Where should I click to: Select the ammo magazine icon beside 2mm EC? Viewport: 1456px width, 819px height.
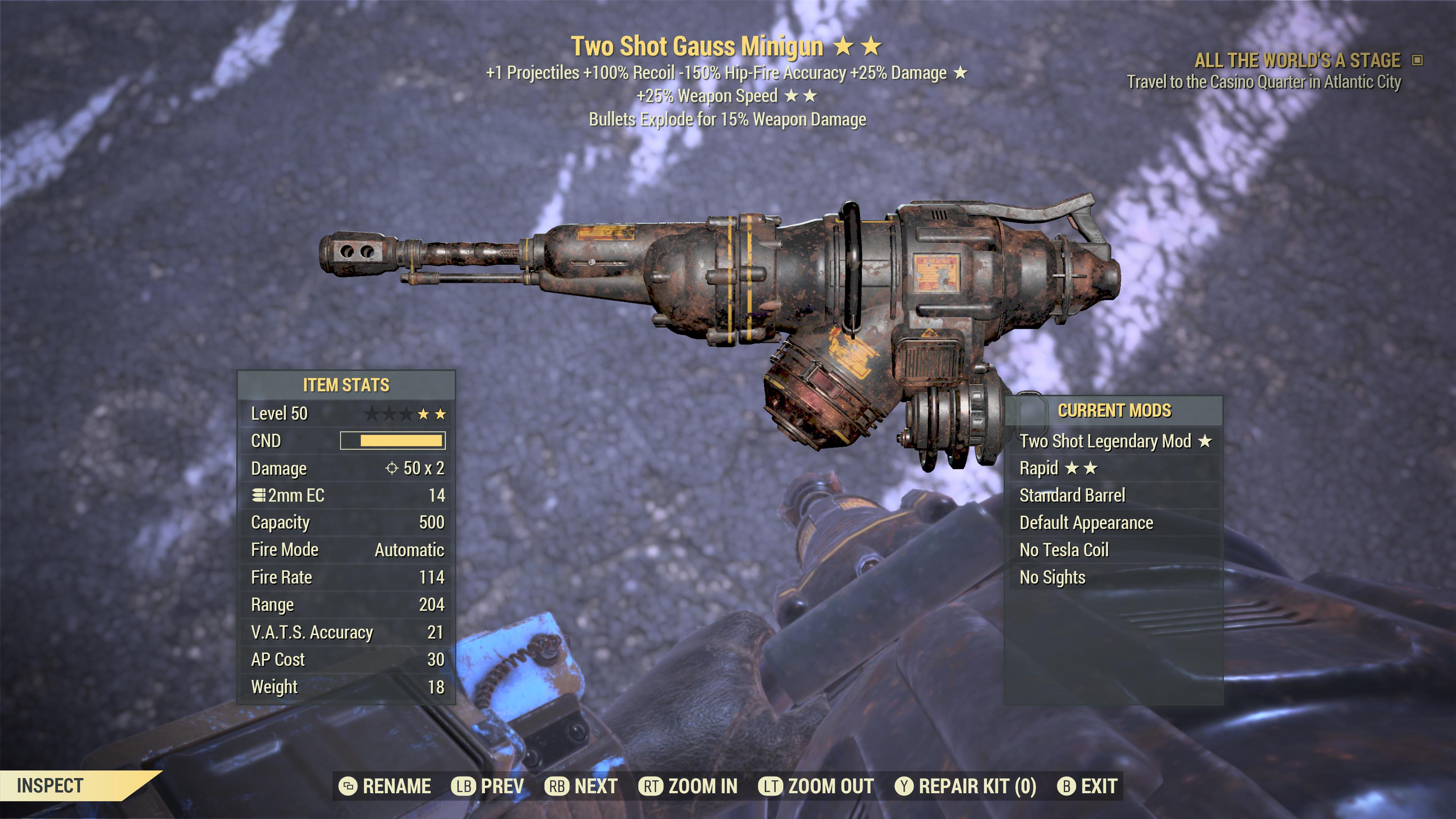[x=260, y=495]
